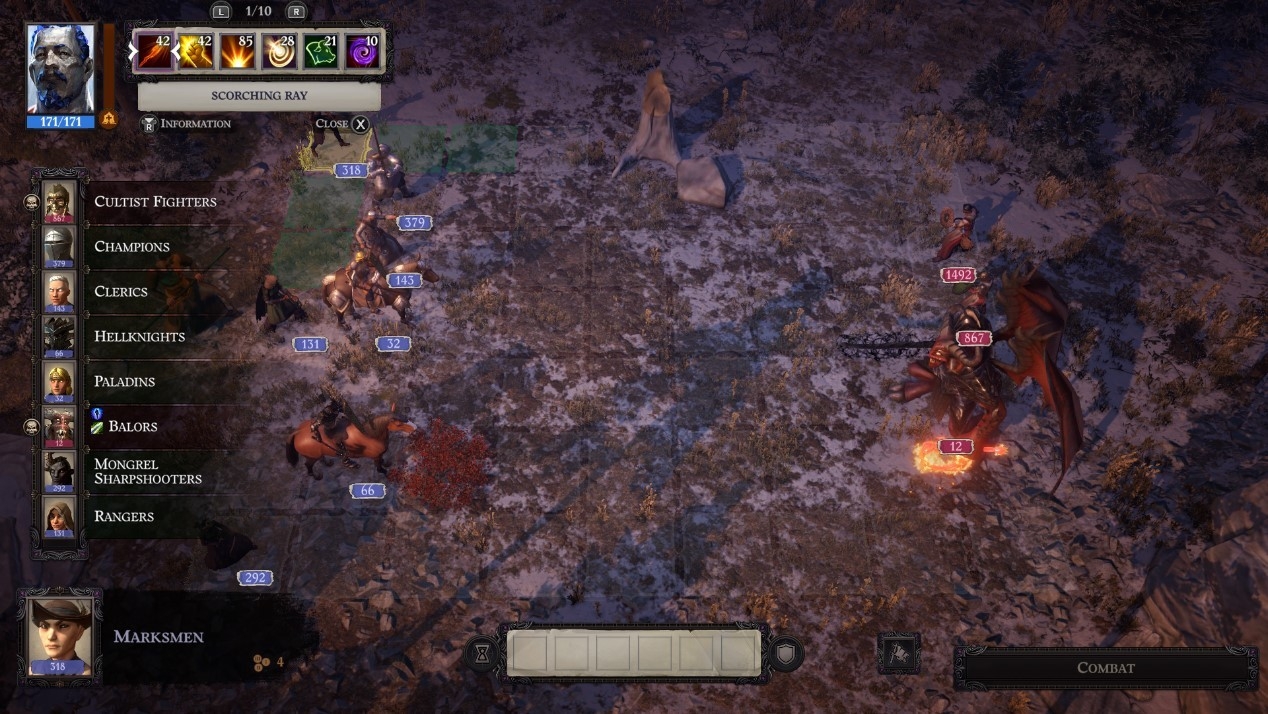Select the Mongrel Sharpshooters entry
The image size is (1268, 714).
[147, 471]
